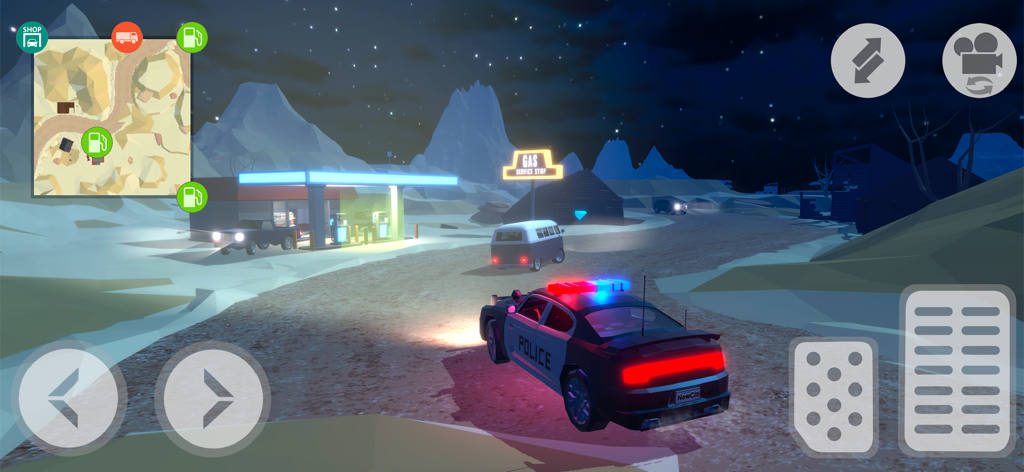
Task: Step on the gas accelerator pedal
Action: tap(957, 369)
